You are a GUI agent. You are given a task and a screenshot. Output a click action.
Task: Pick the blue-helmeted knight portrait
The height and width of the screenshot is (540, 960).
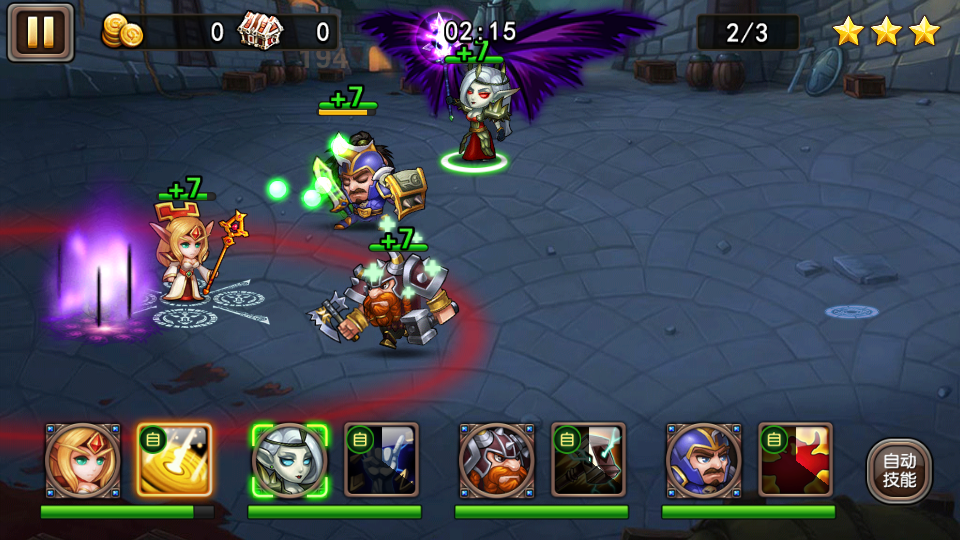coord(703,460)
